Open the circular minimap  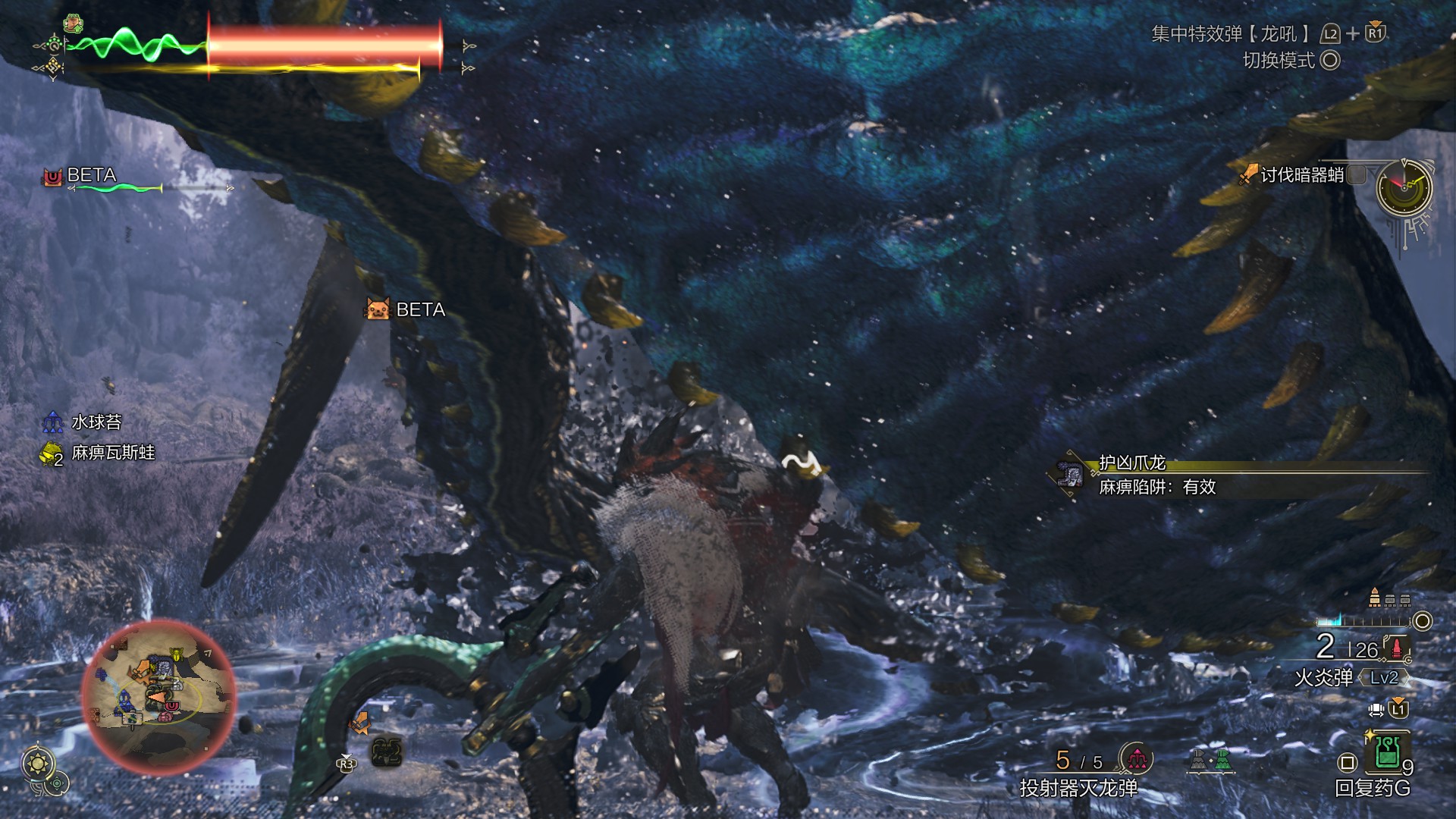[x=158, y=696]
